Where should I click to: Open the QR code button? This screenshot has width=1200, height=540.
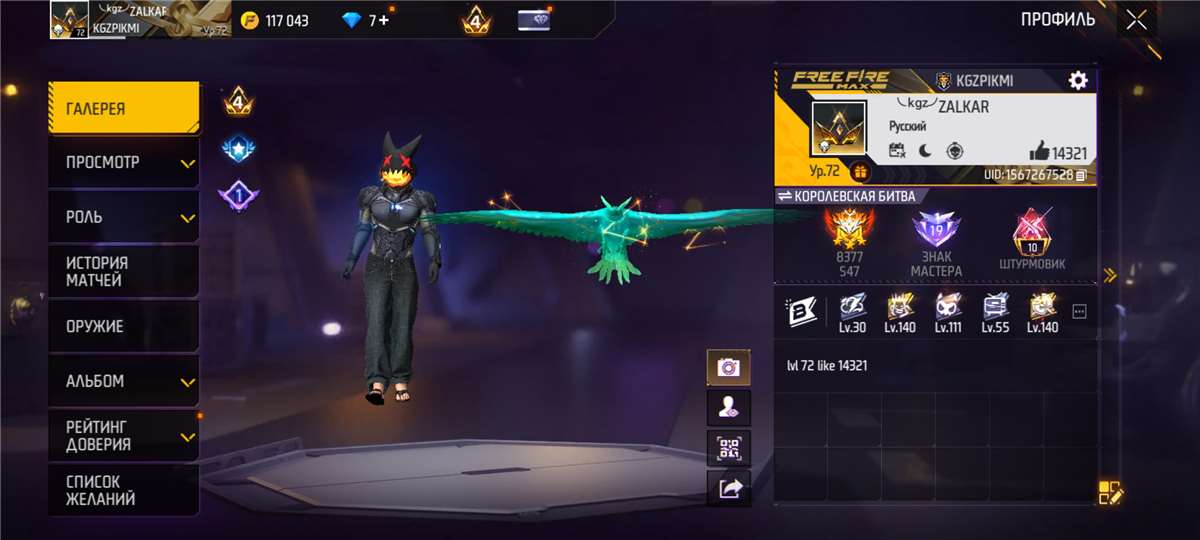click(728, 447)
